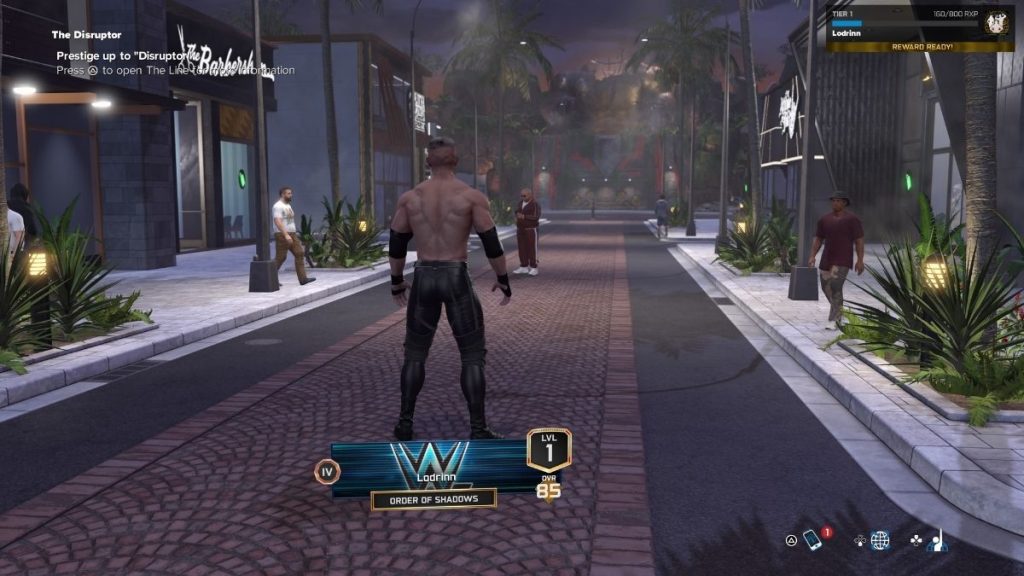Open the smartphone icon with notification

812,541
